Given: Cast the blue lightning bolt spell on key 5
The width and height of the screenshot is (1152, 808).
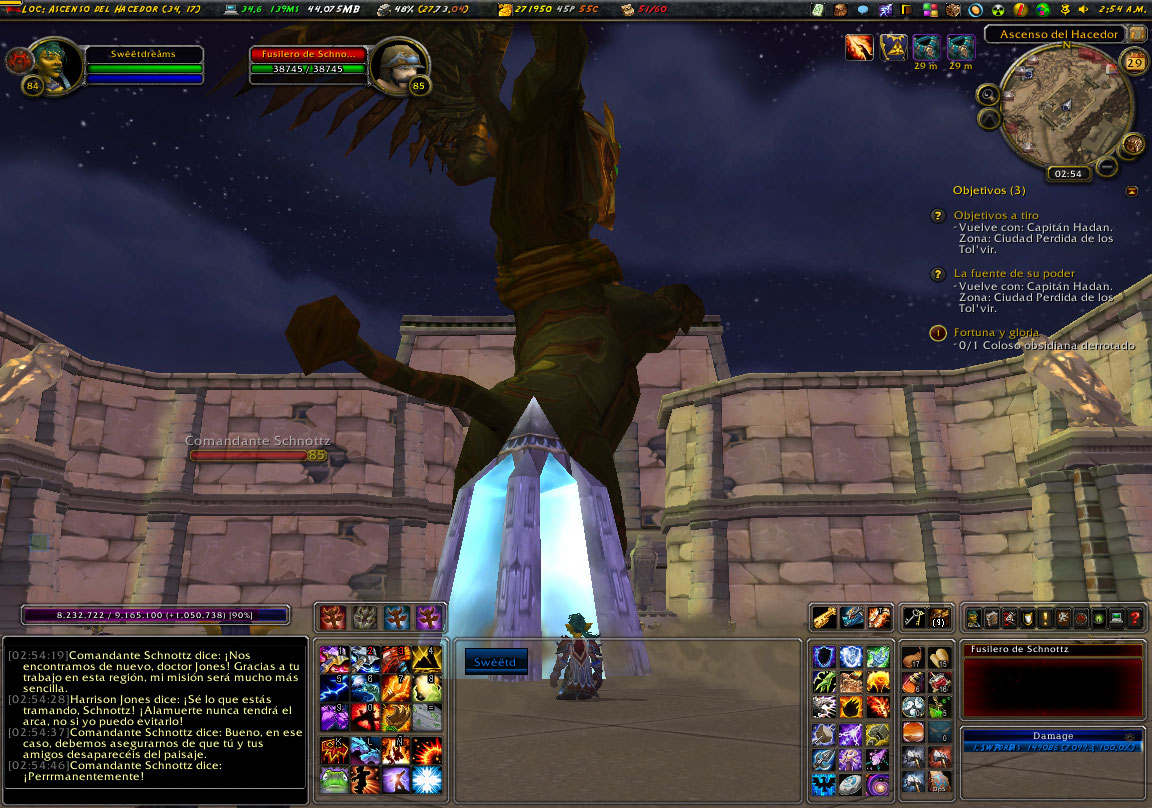Looking at the screenshot, I should [333, 687].
